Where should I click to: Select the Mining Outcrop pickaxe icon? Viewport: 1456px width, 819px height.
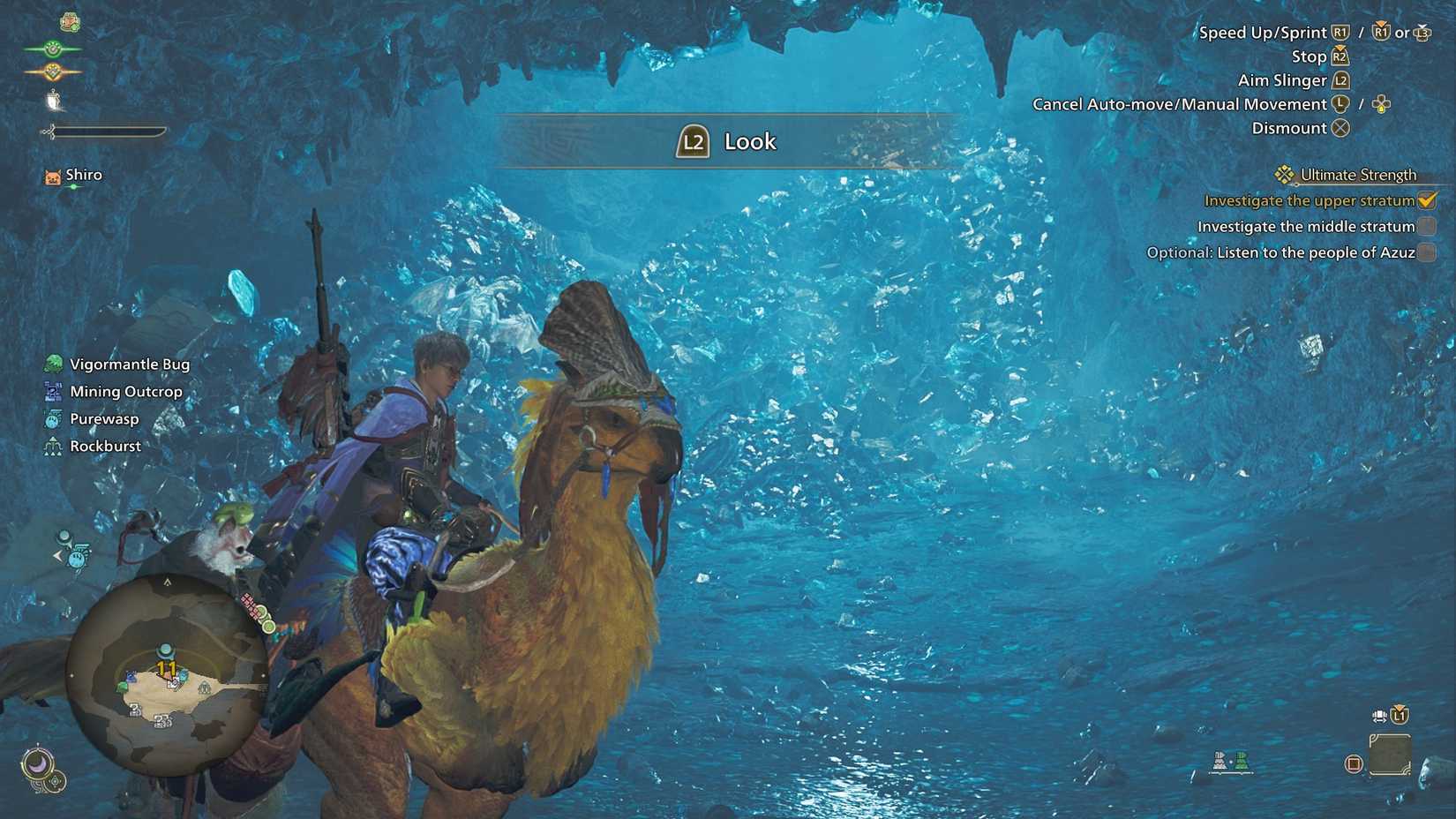click(x=53, y=391)
